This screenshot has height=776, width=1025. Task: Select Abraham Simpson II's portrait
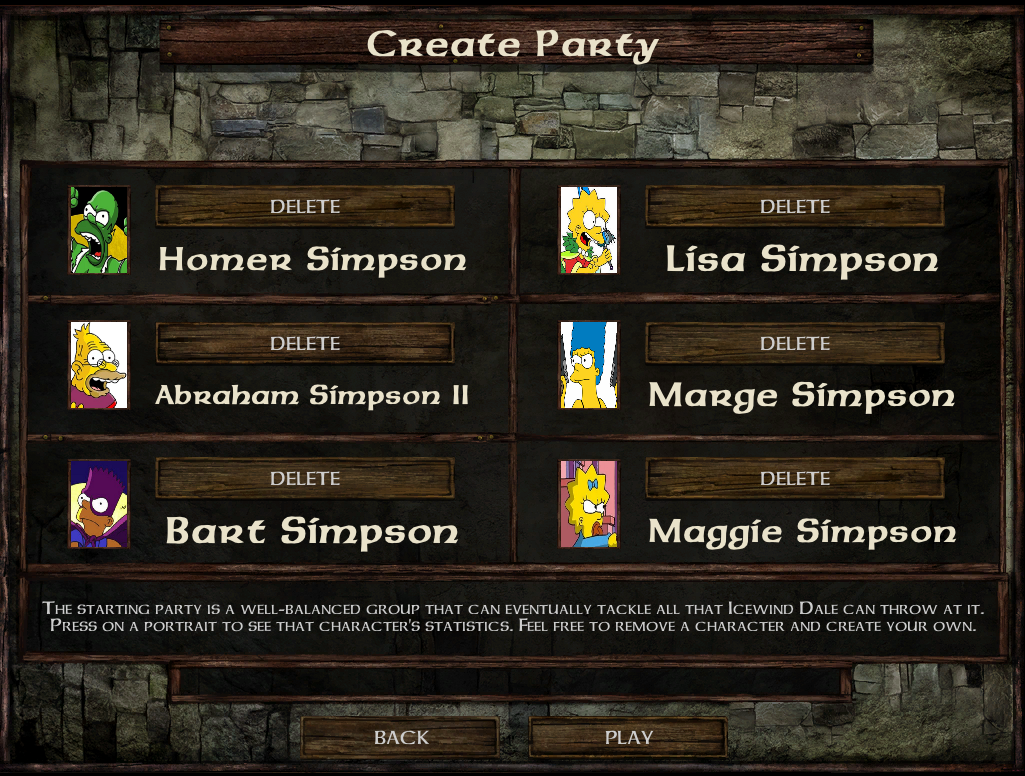coord(99,365)
